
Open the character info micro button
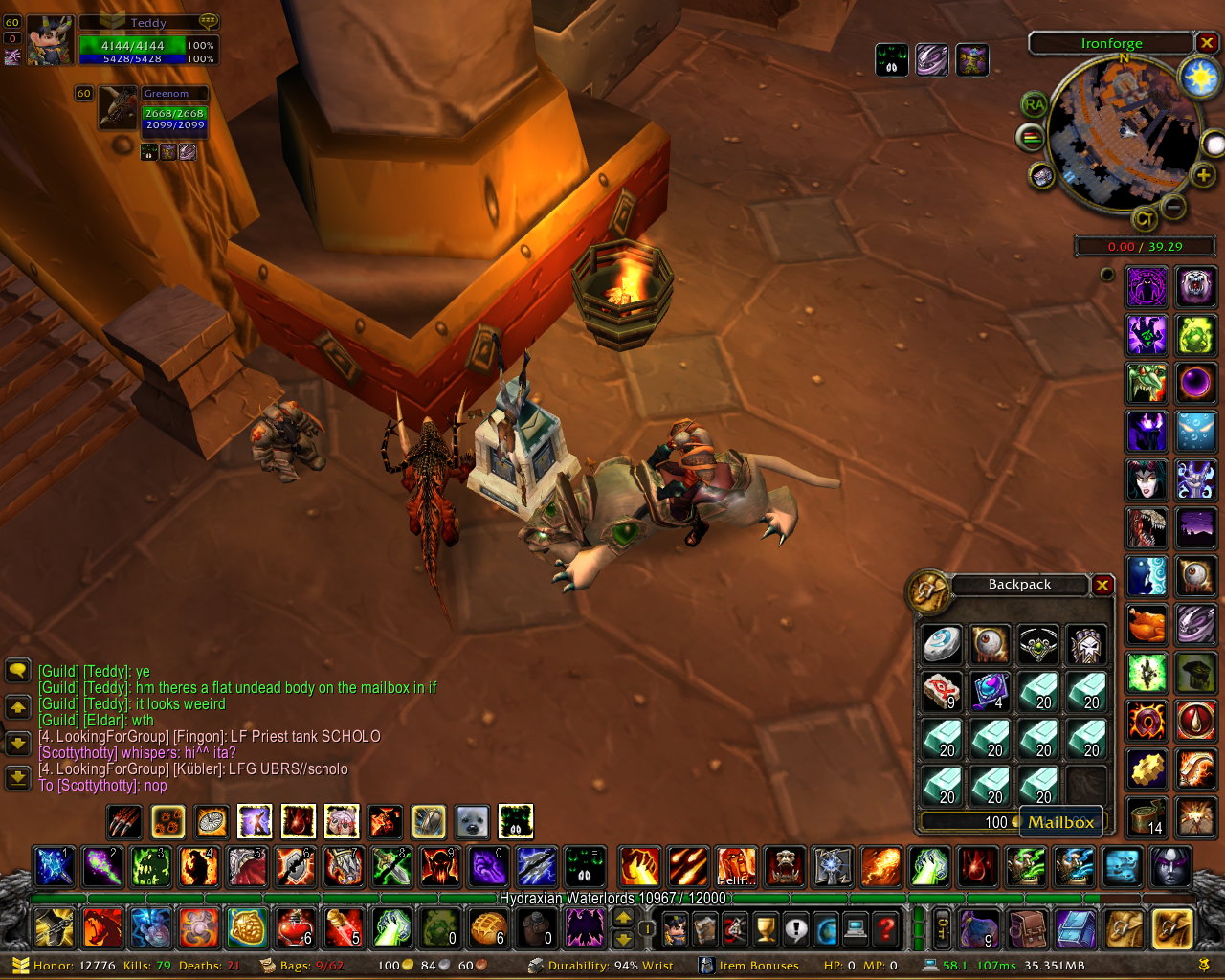pyautogui.click(x=676, y=927)
